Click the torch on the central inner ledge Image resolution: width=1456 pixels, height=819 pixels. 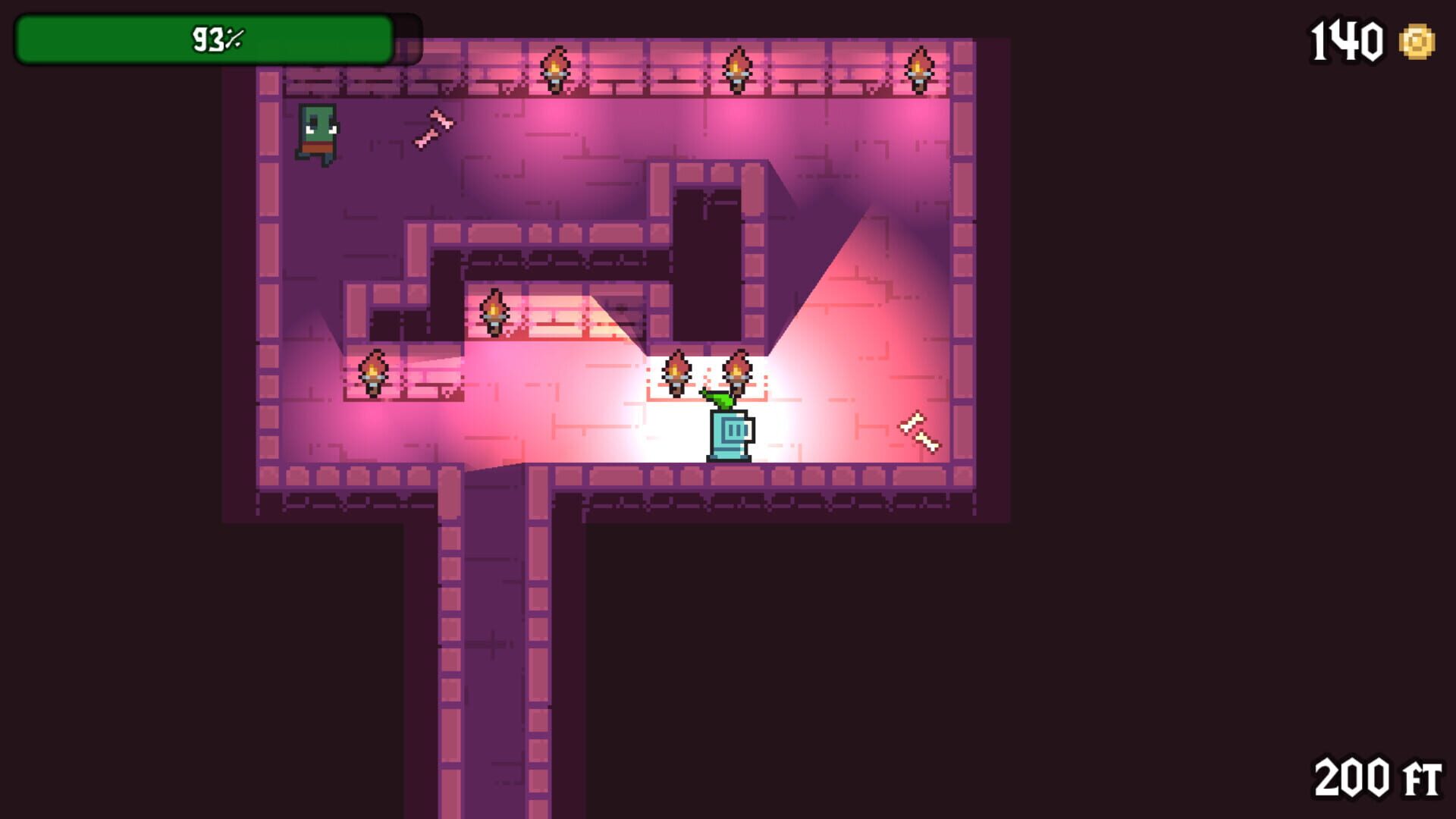[x=495, y=311]
